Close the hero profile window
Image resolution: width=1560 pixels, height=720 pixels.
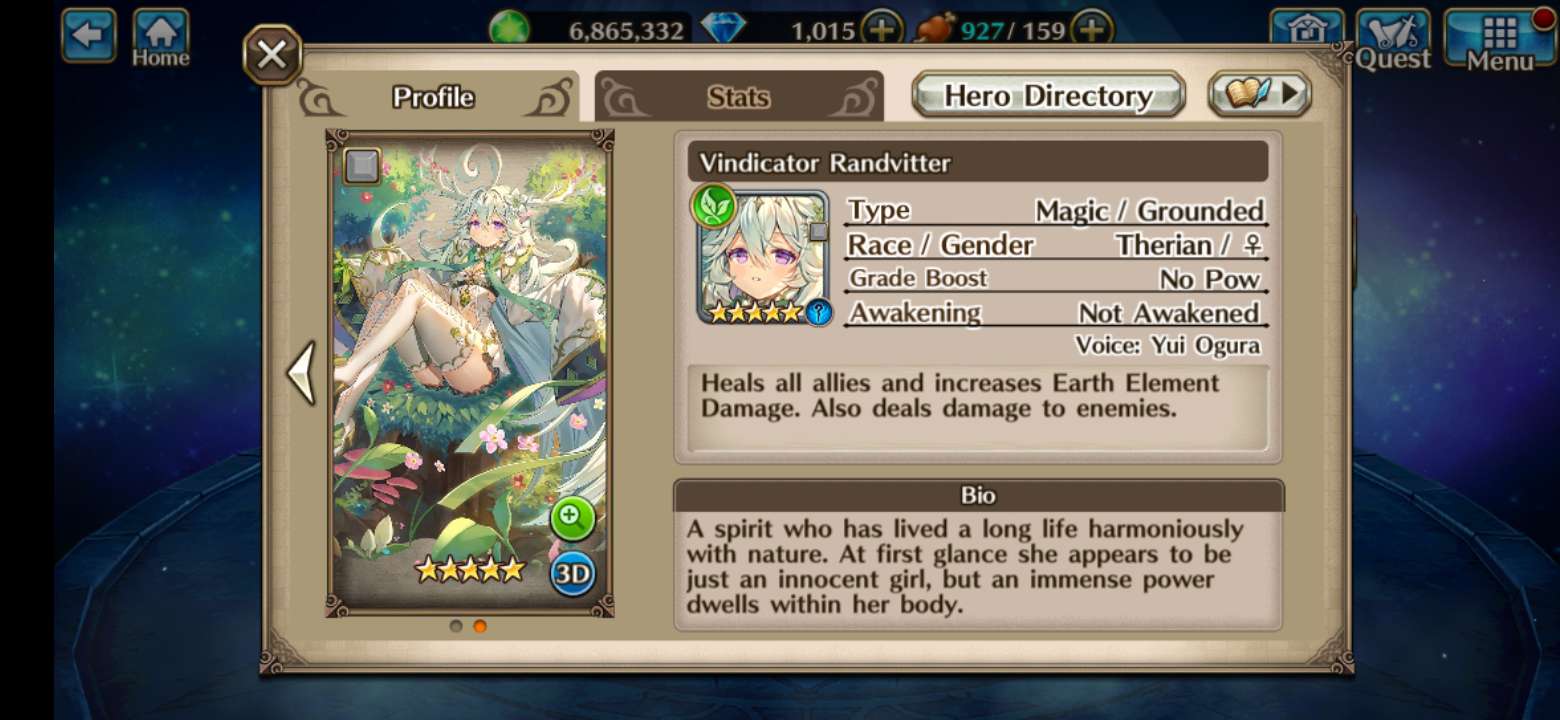(x=272, y=55)
